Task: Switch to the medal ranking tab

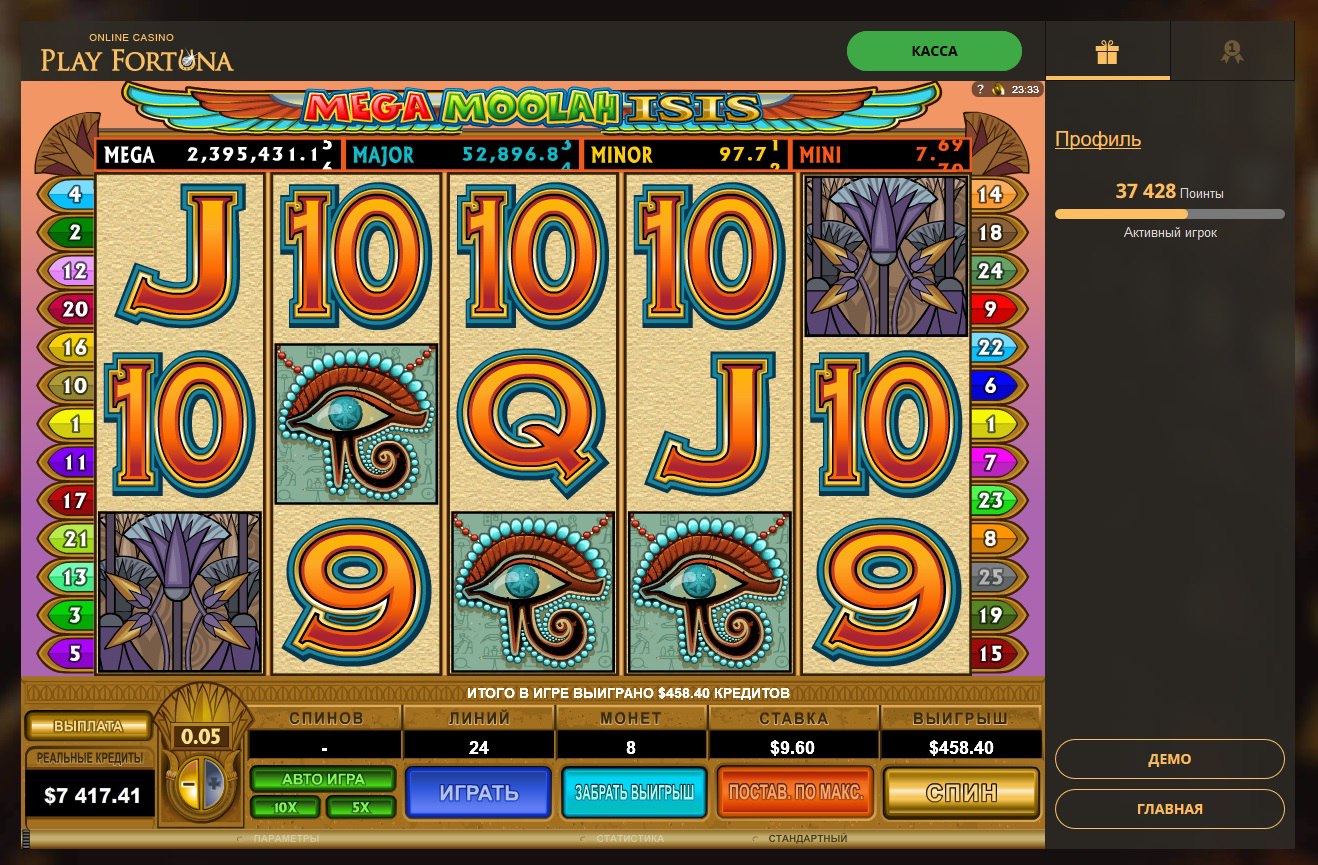Action: click(1232, 52)
